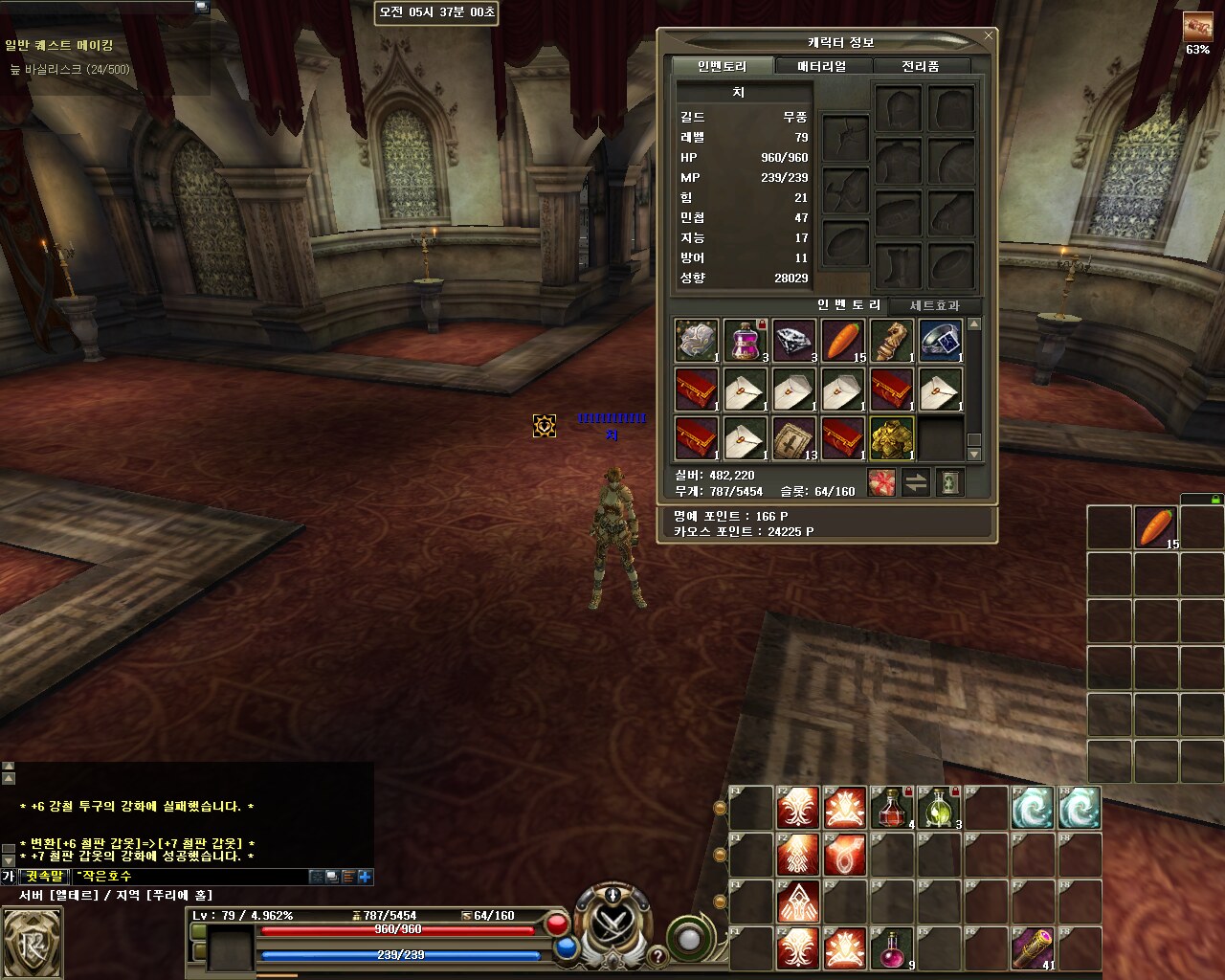Open the 전리품 tab
Image resolution: width=1225 pixels, height=980 pixels.
(920, 66)
